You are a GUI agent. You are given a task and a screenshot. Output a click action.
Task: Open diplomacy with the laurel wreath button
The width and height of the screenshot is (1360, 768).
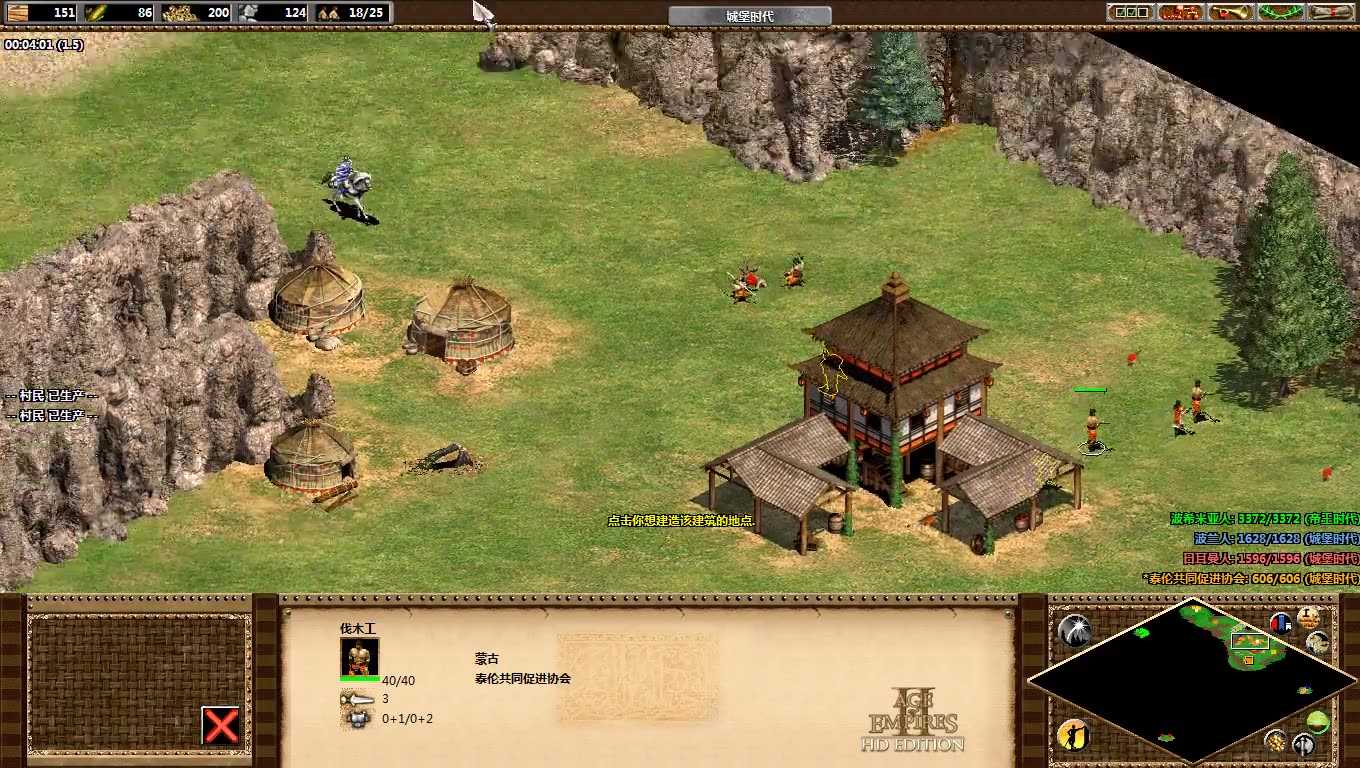1281,12
